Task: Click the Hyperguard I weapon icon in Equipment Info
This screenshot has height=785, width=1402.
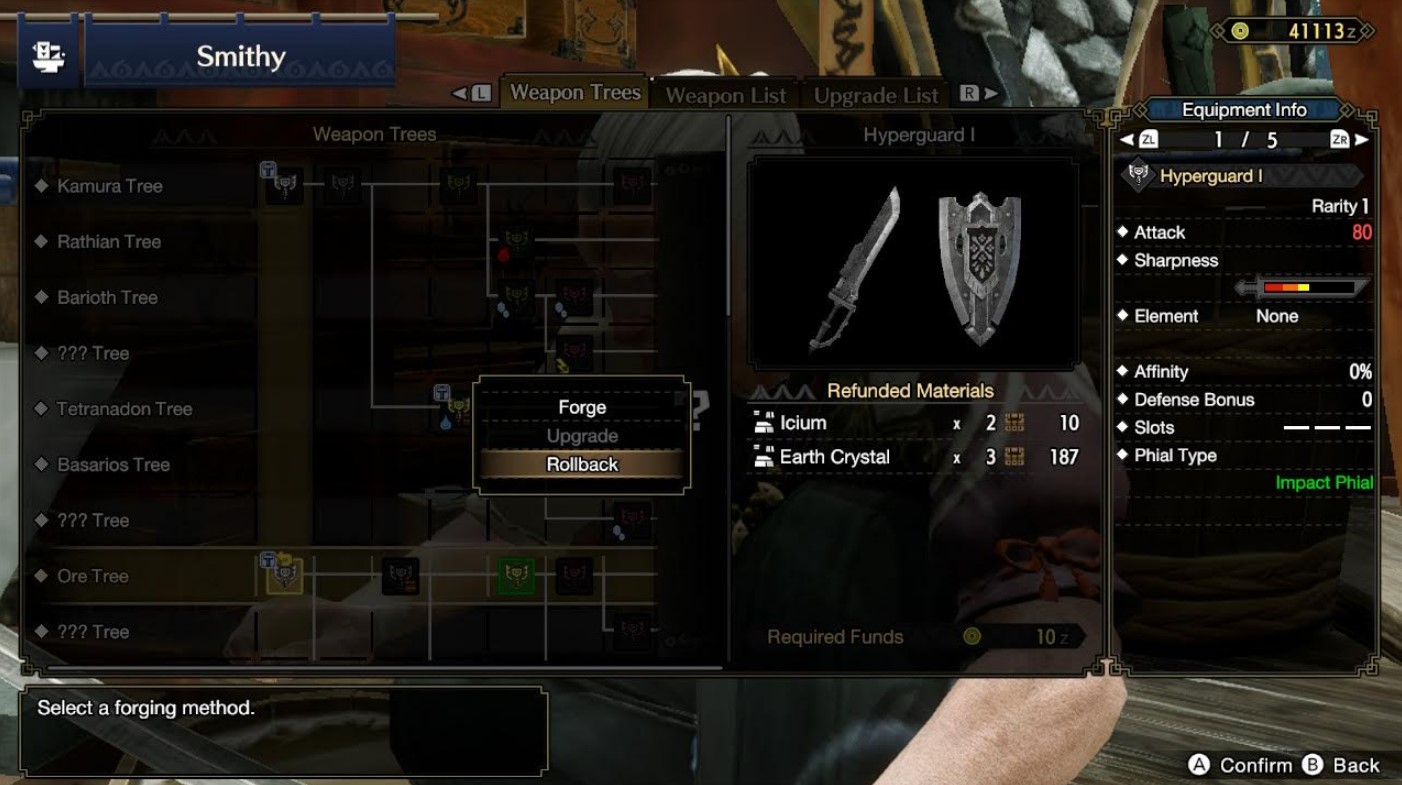Action: [x=1140, y=176]
